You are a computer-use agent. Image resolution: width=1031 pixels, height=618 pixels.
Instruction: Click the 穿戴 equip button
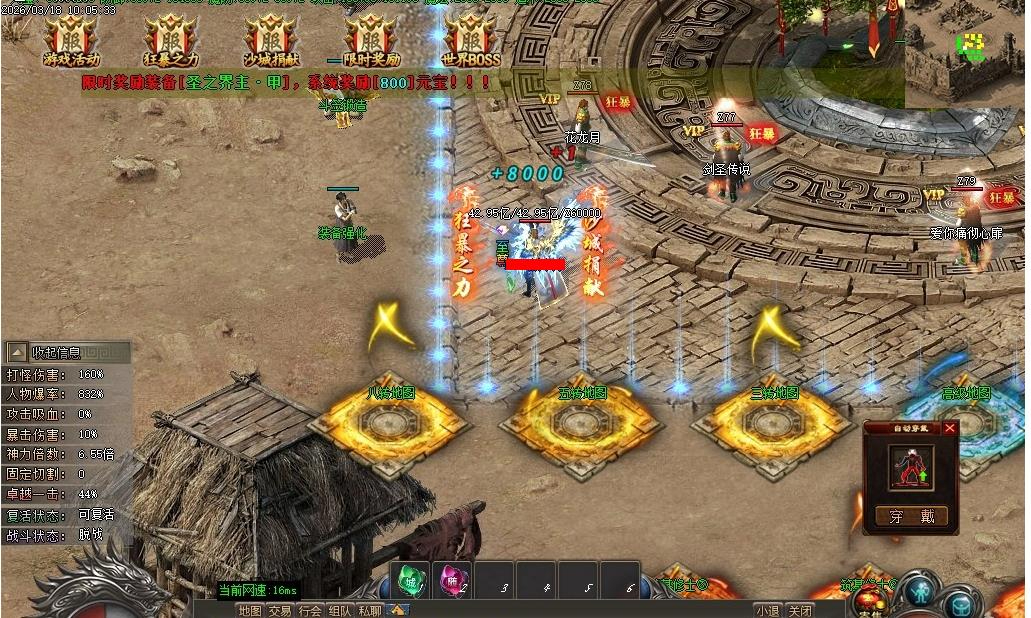click(911, 516)
